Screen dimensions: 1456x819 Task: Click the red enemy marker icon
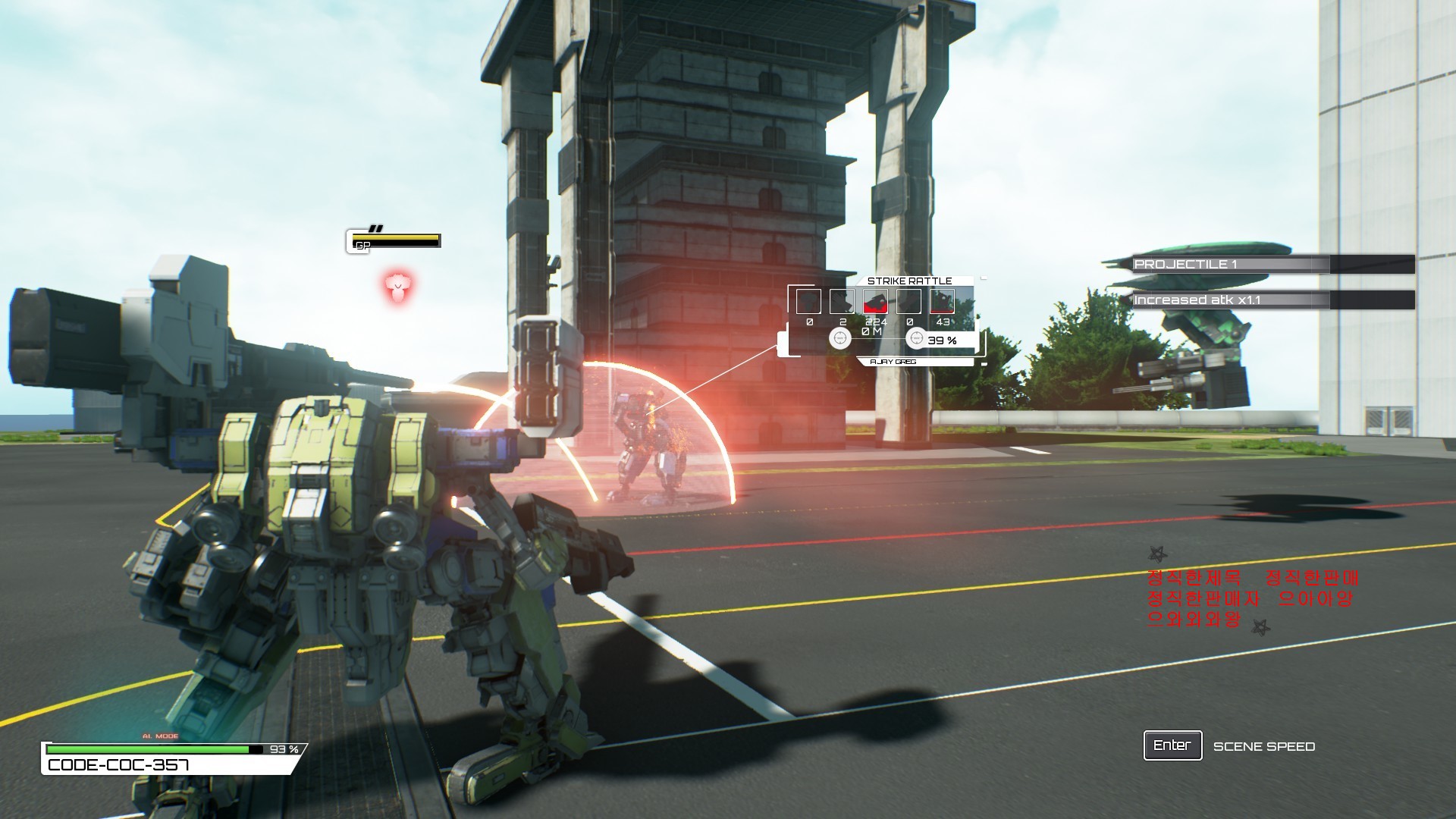click(396, 287)
